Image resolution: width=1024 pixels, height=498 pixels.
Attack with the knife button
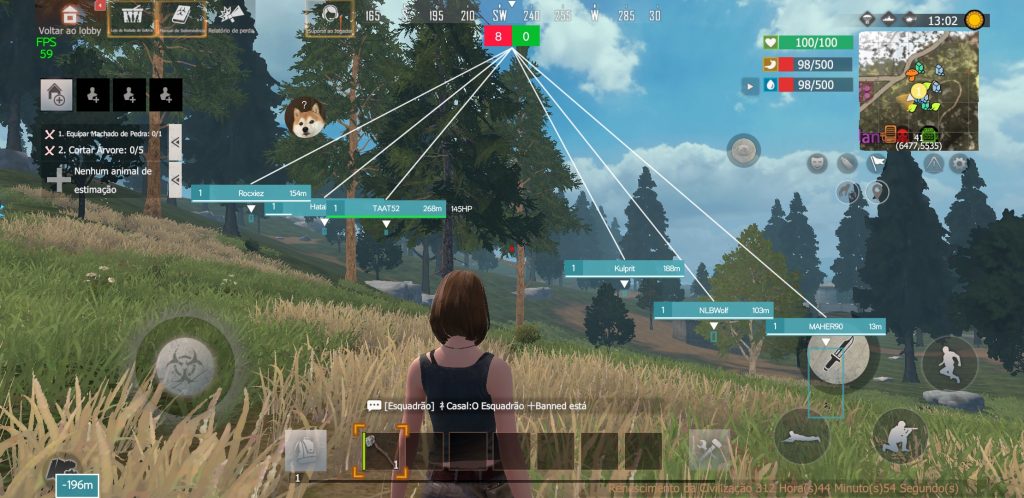(x=838, y=352)
